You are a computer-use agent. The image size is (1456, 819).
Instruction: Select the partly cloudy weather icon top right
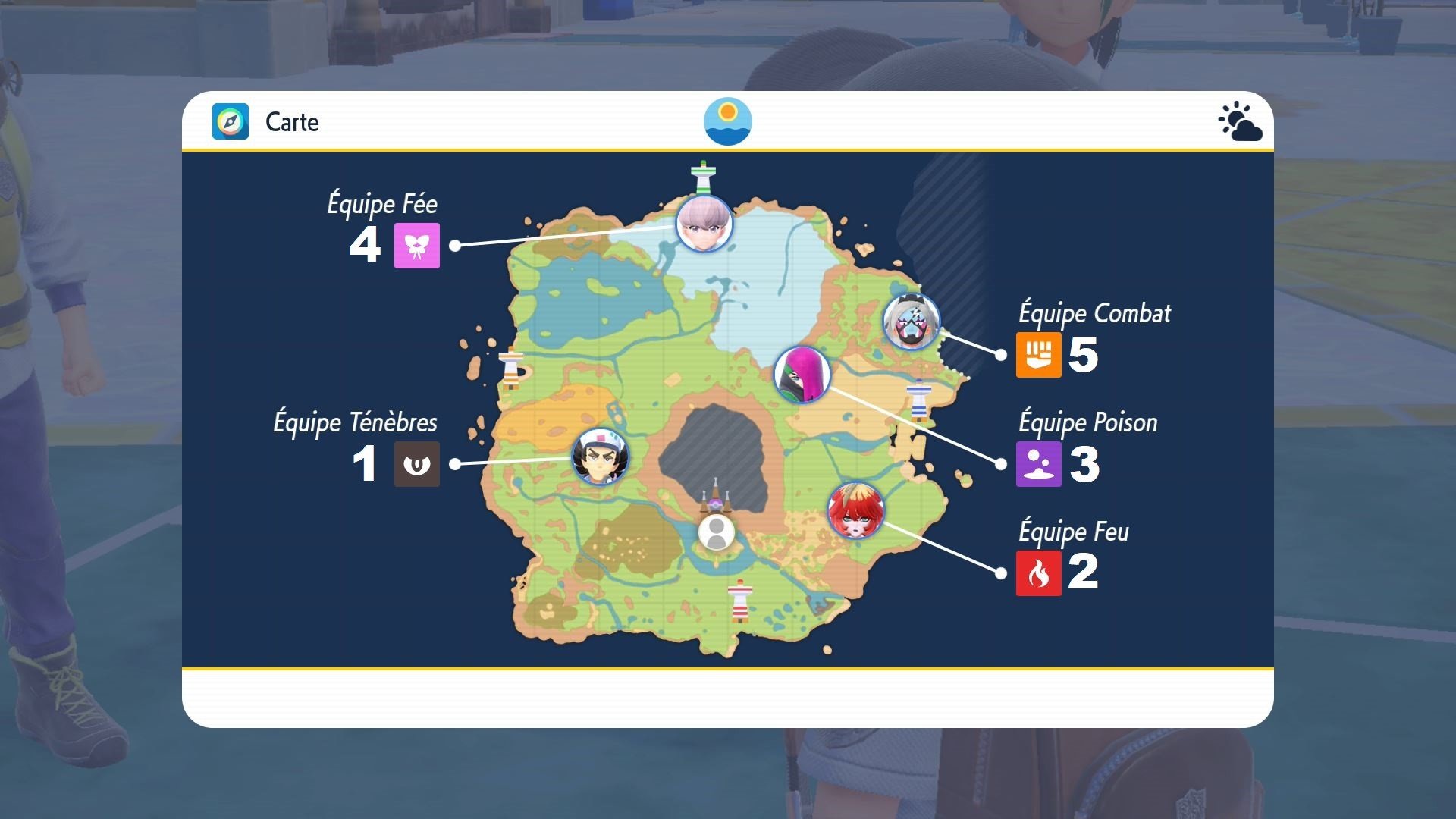pos(1241,121)
